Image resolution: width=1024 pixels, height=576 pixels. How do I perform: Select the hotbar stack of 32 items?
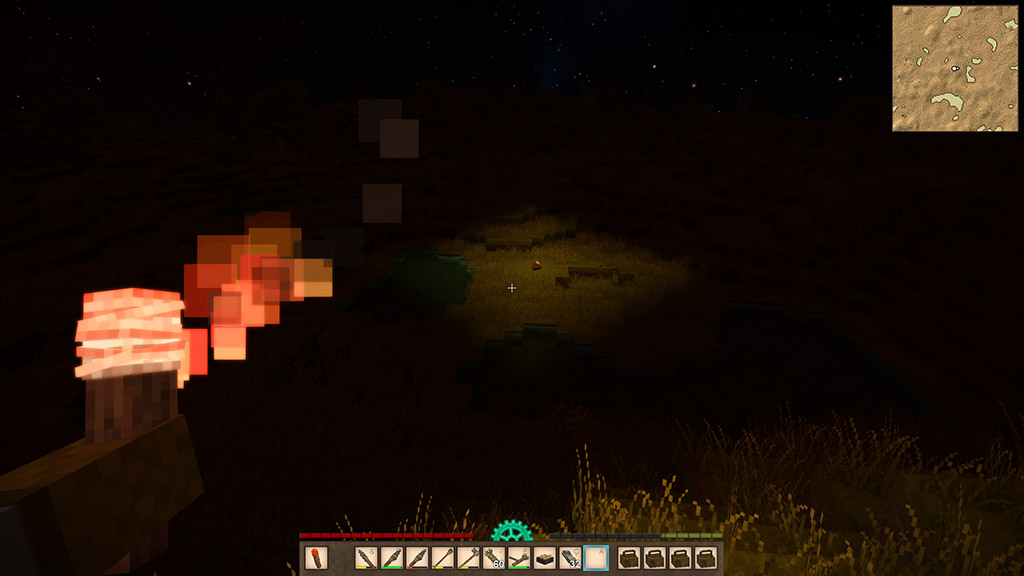pos(570,558)
